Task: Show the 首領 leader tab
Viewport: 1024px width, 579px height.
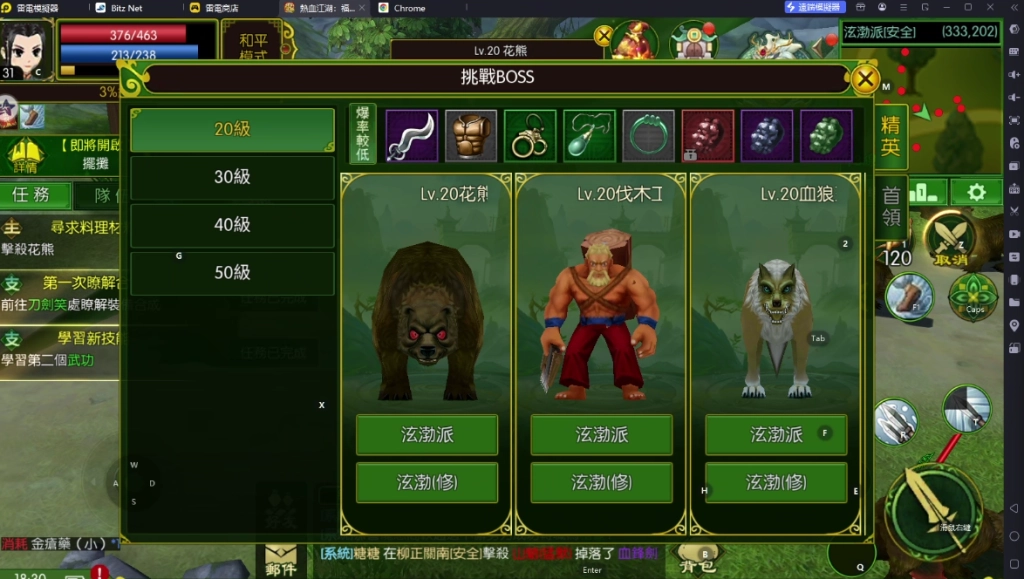Action: tap(889, 205)
